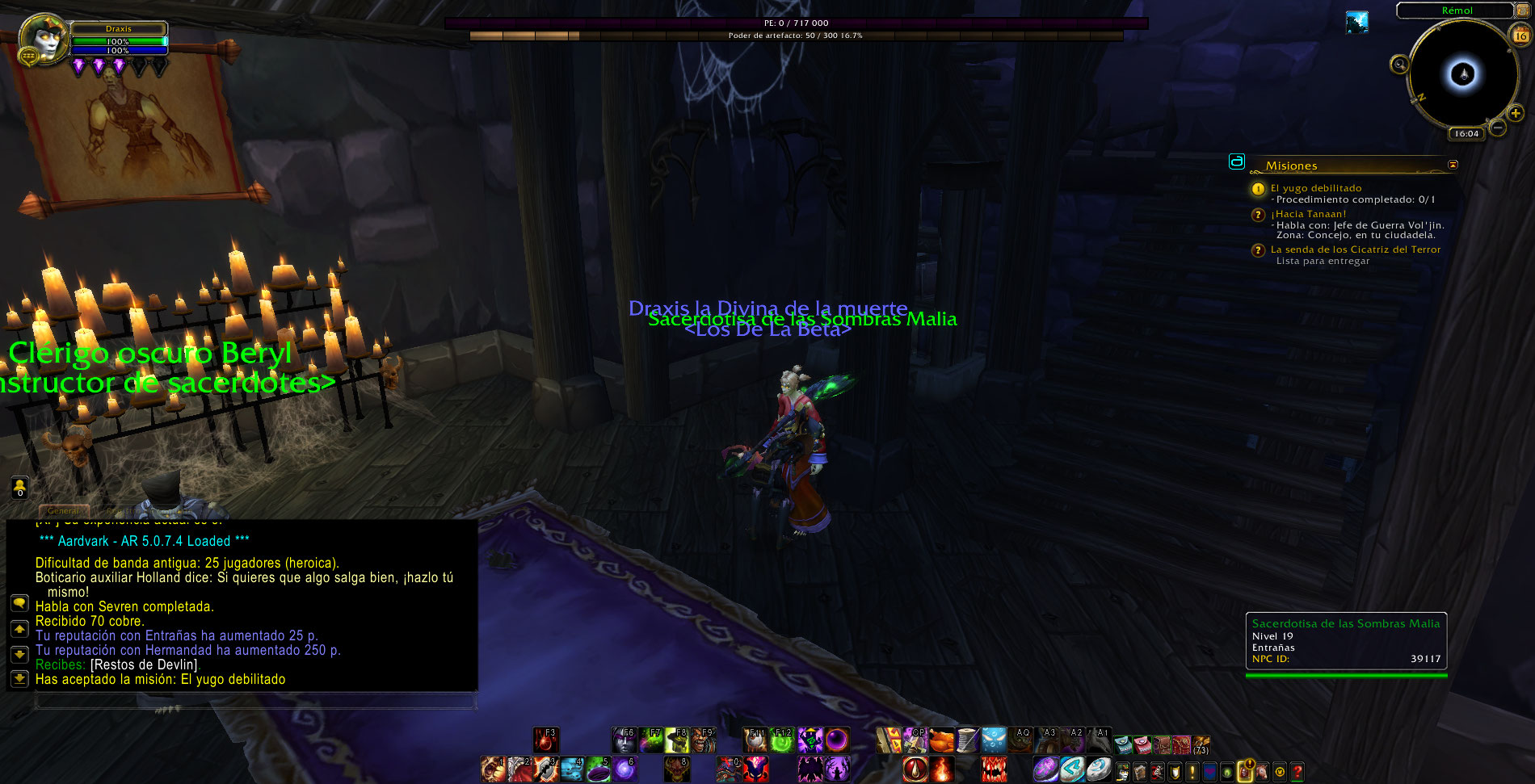Screen dimensions: 1535x784
Task: Collapse the Misiones quest tracker
Action: tap(1453, 165)
